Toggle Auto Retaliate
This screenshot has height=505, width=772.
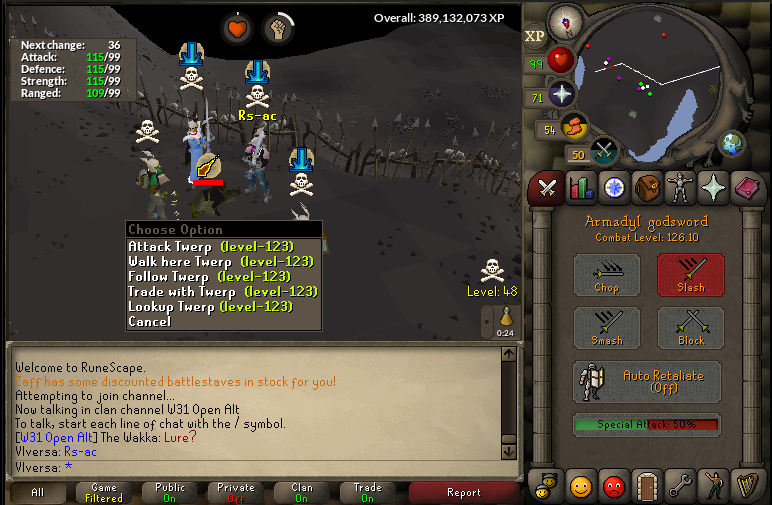647,381
